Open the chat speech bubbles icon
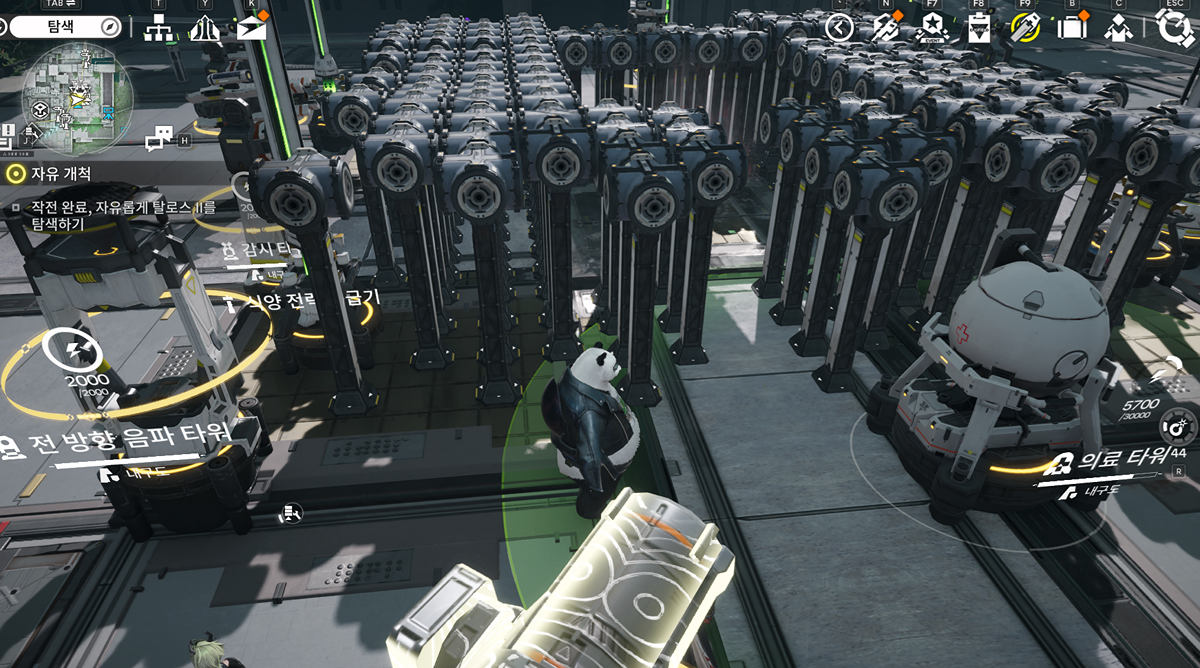The height and width of the screenshot is (668, 1200). [160, 139]
